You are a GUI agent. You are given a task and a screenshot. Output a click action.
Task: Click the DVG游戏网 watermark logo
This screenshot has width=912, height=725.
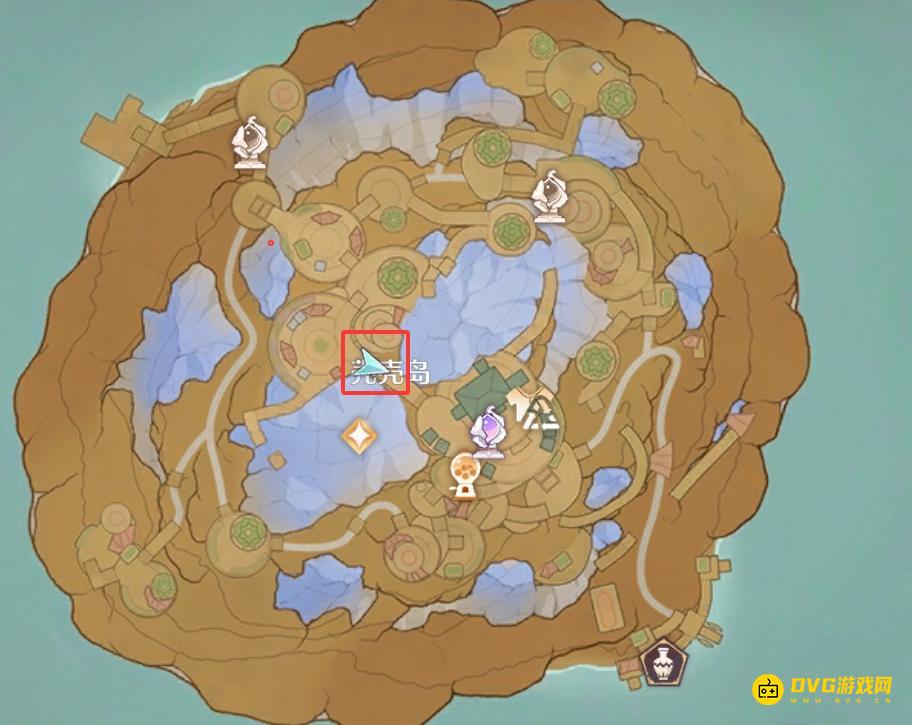click(x=825, y=689)
